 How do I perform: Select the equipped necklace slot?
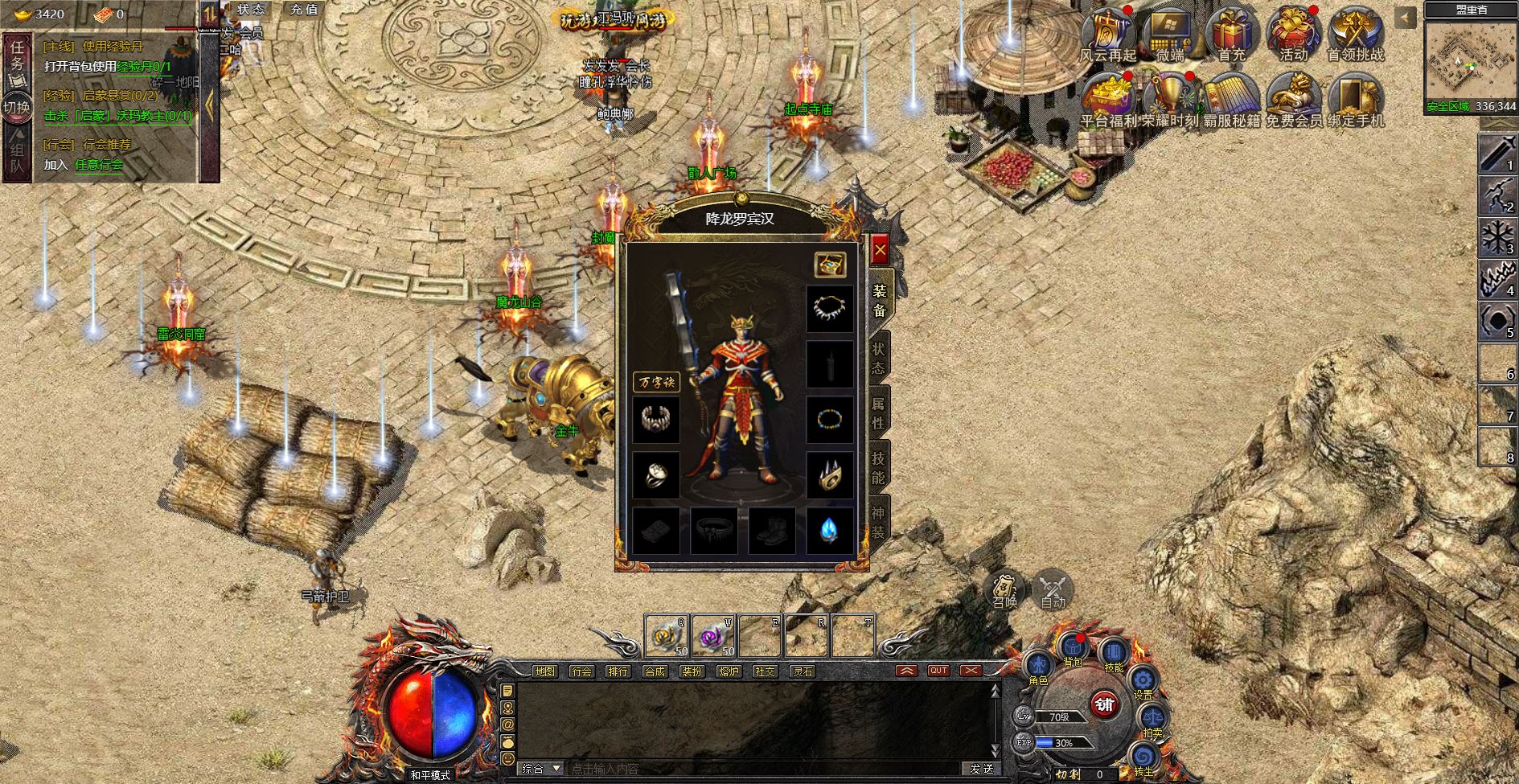point(829,309)
